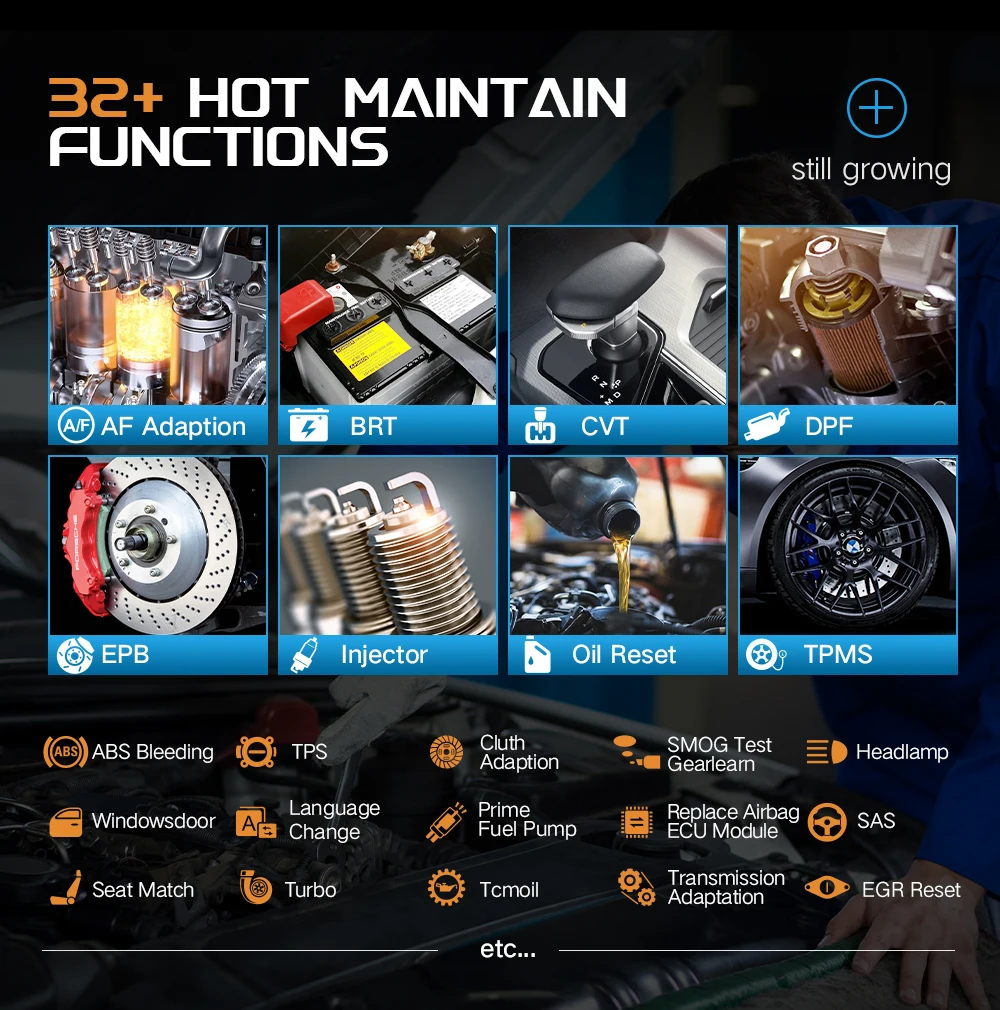This screenshot has width=1000, height=1010.
Task: Open the BRT battery function tile
Action: tap(388, 335)
